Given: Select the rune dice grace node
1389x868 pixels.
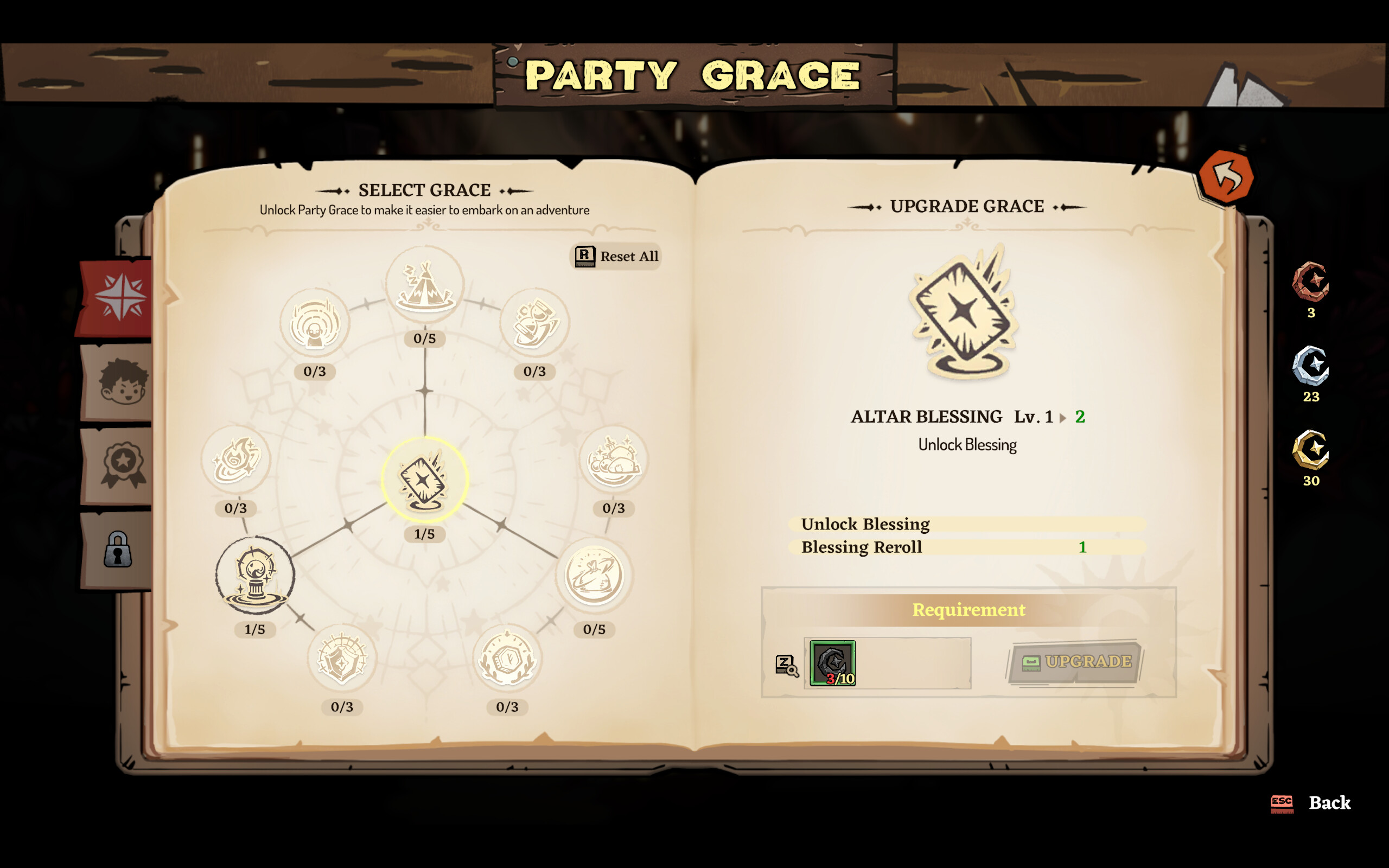Looking at the screenshot, I should [x=506, y=660].
